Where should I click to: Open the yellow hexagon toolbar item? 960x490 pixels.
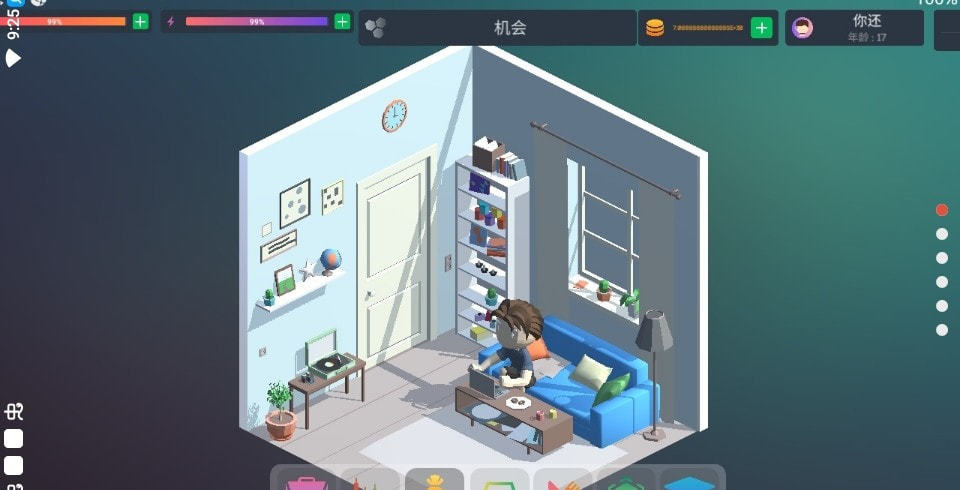tap(499, 481)
